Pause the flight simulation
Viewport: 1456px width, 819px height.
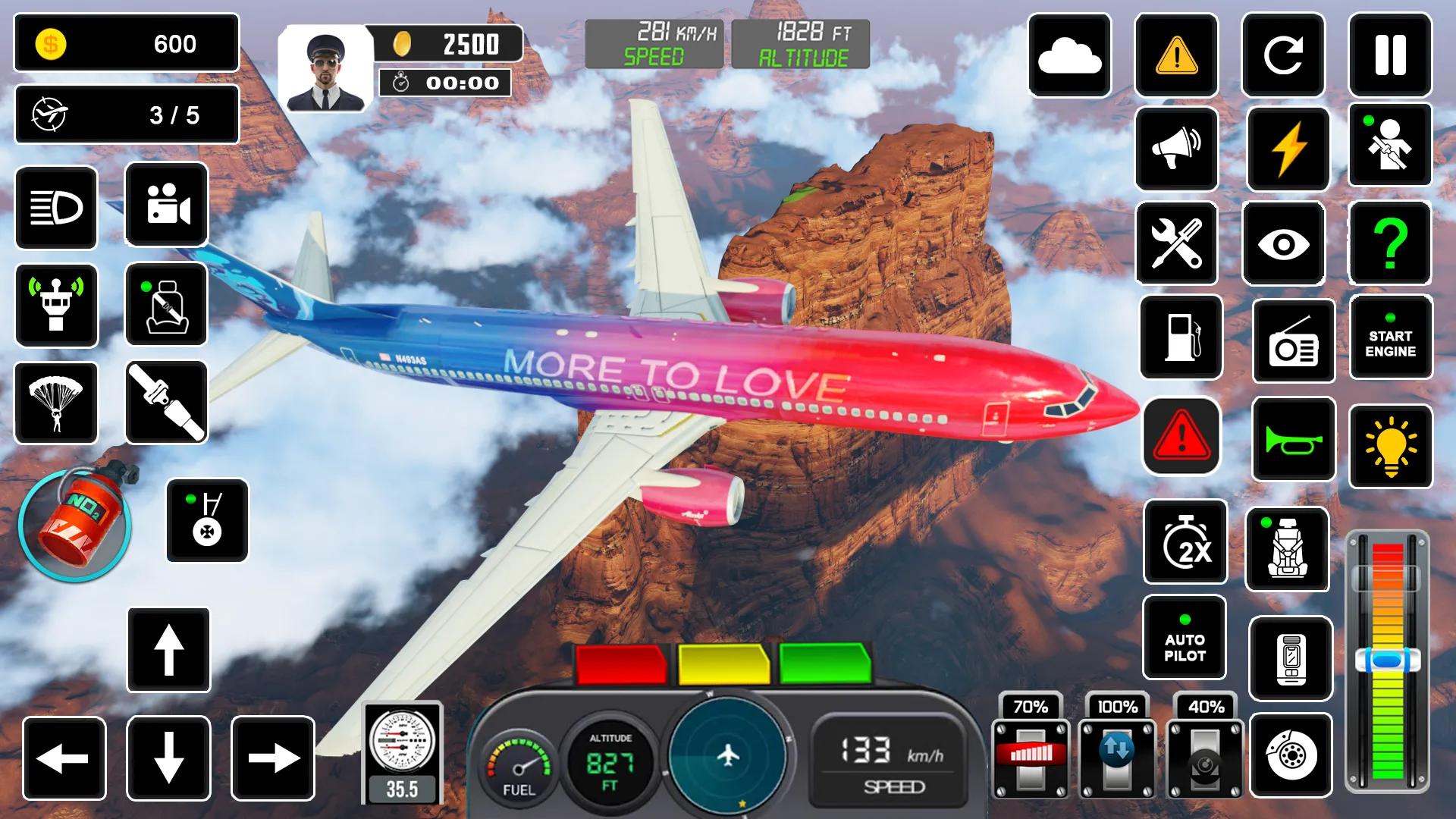point(1390,55)
